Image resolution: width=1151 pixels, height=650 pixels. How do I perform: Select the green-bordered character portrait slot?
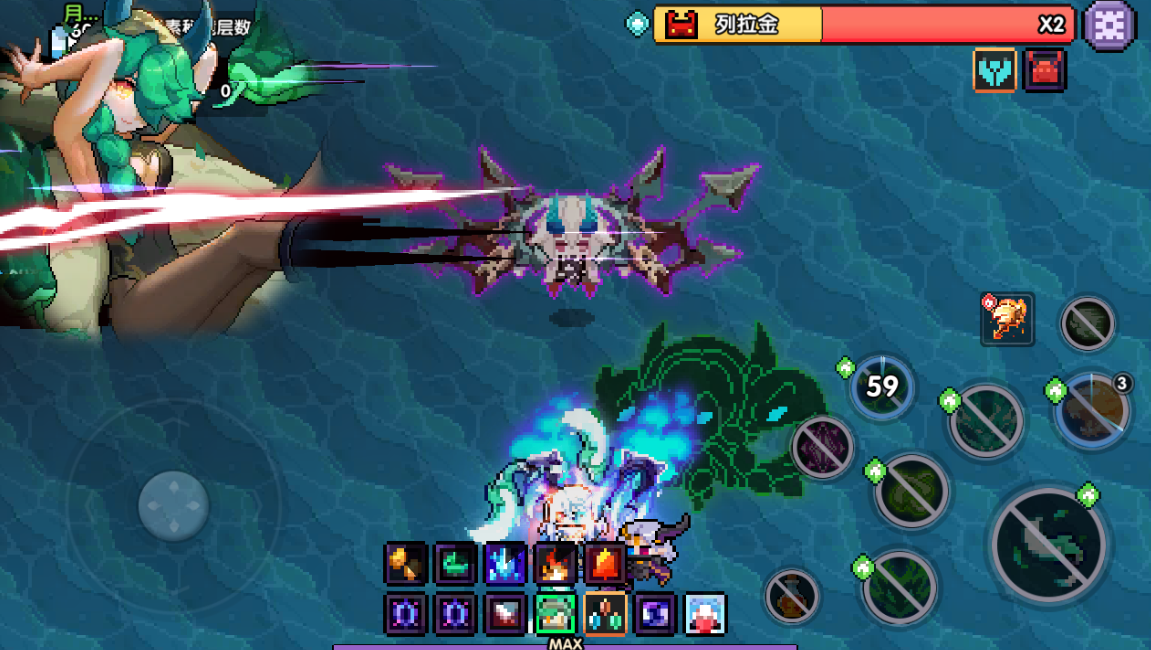tap(555, 614)
